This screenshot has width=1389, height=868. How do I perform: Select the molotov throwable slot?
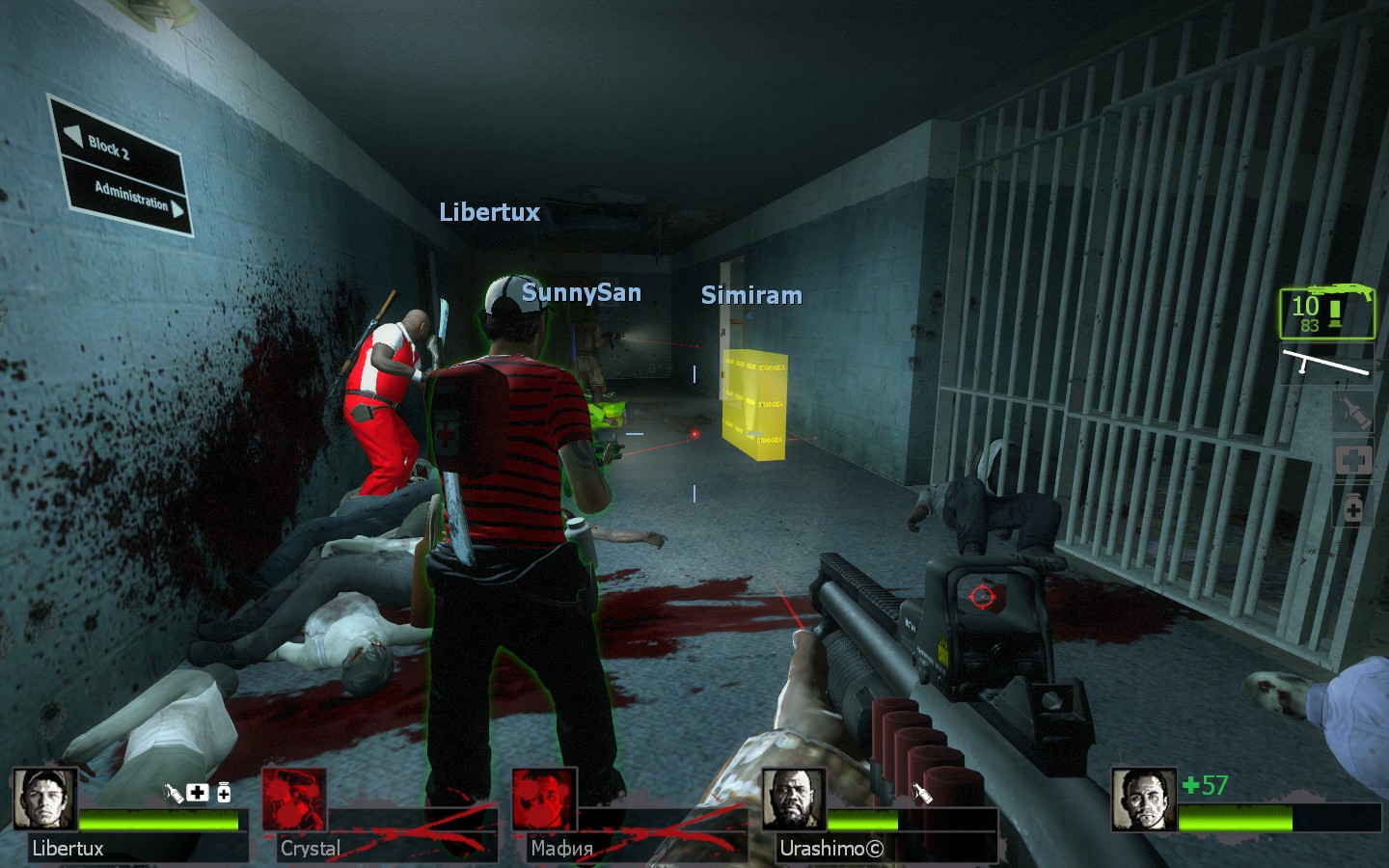pos(1352,413)
